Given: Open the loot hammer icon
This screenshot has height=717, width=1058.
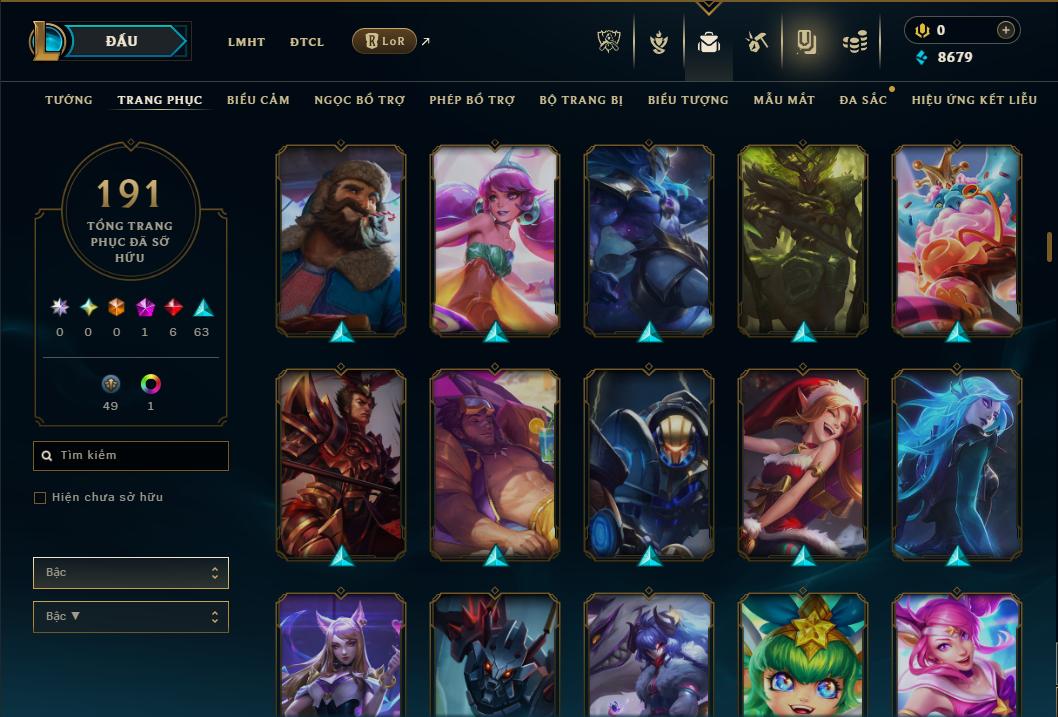Looking at the screenshot, I should pyautogui.click(x=756, y=42).
